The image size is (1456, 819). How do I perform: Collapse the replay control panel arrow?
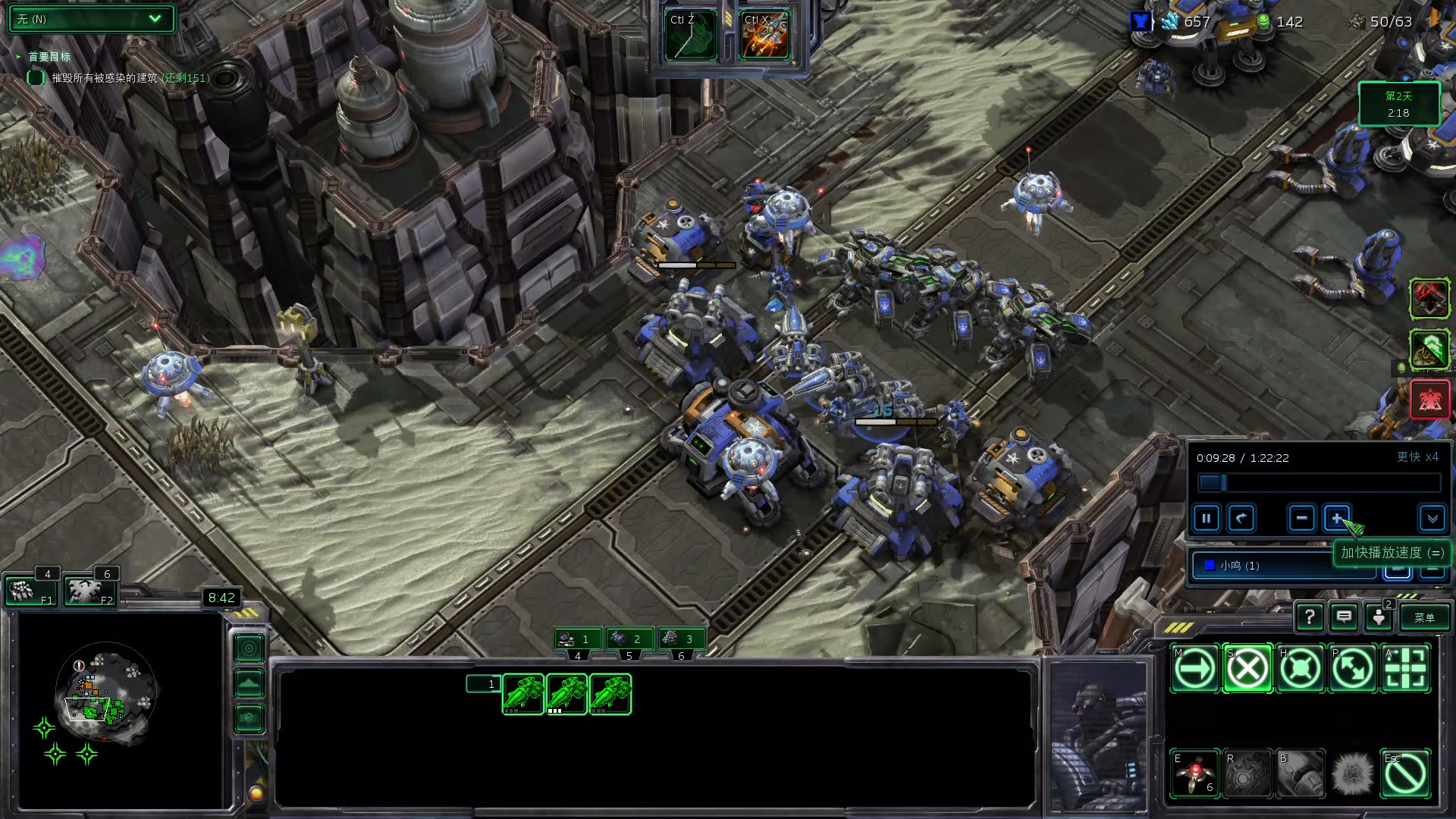[x=1432, y=519]
